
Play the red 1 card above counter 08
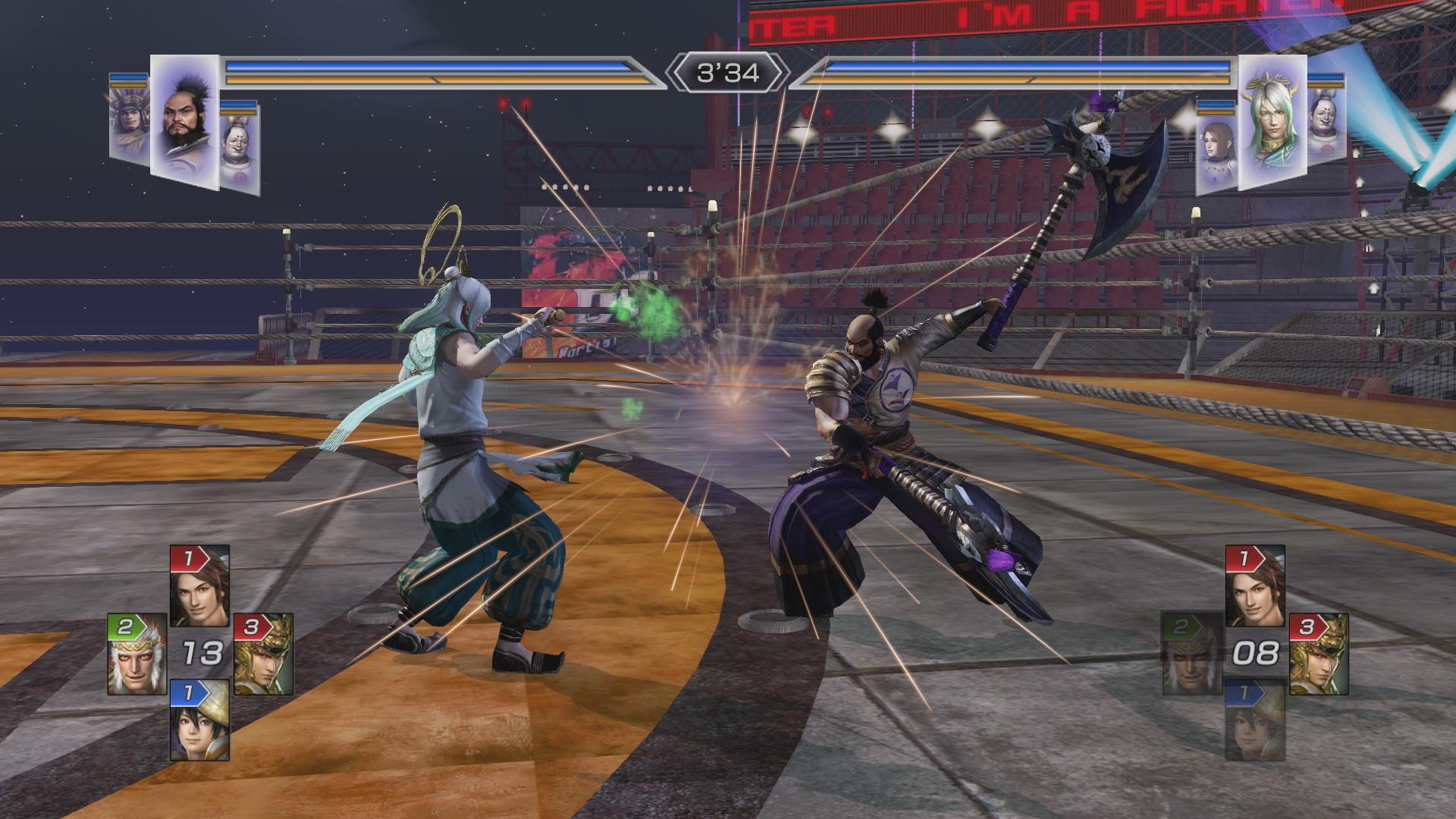coord(1255,586)
